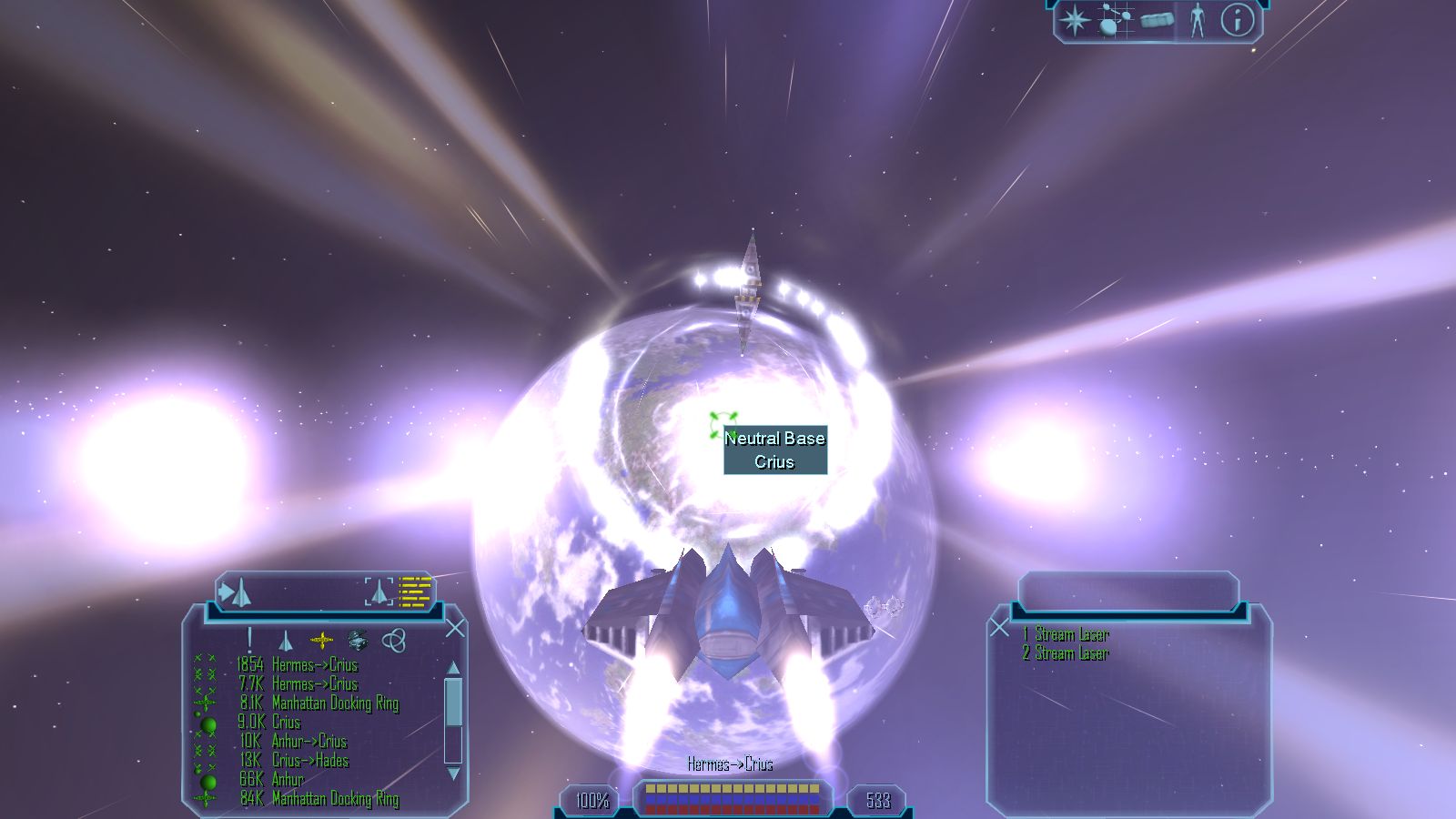Image resolution: width=1456 pixels, height=819 pixels.
Task: Target the Crius planet at 9.0K
Action: pyautogui.click(x=286, y=723)
